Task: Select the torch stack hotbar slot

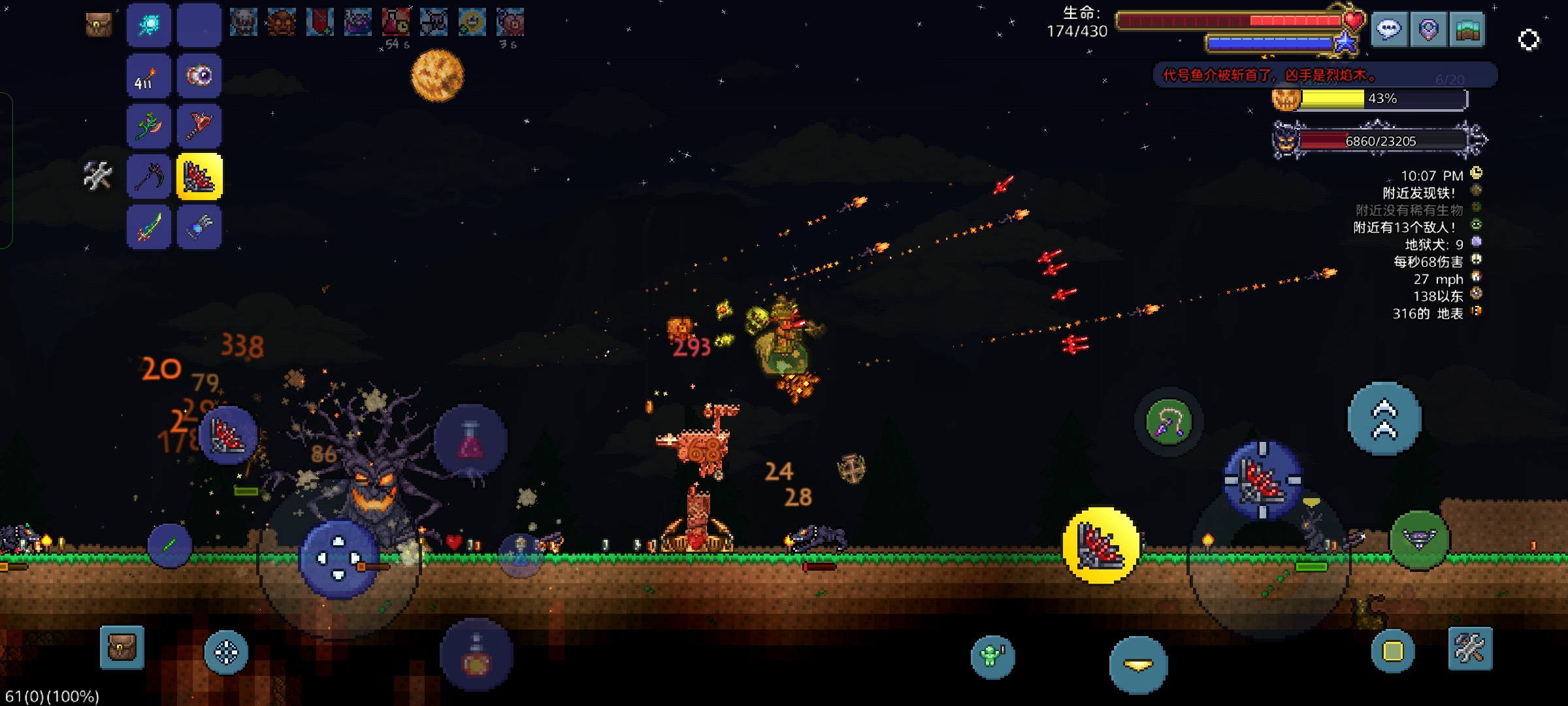Action: click(149, 76)
